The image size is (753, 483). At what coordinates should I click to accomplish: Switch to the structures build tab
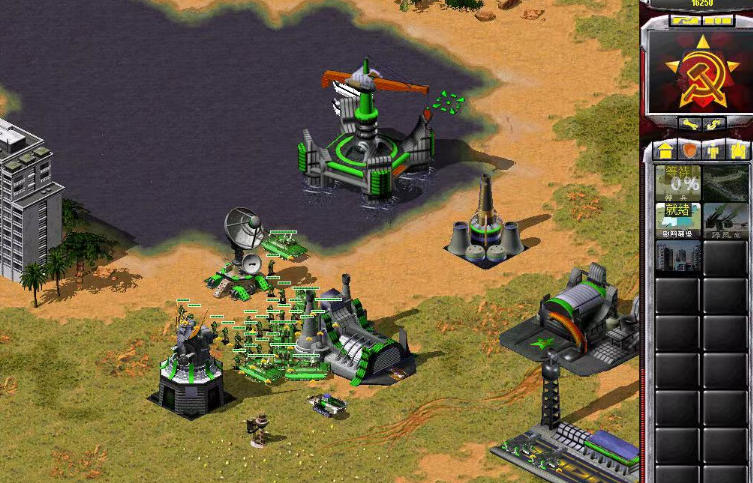click(664, 150)
